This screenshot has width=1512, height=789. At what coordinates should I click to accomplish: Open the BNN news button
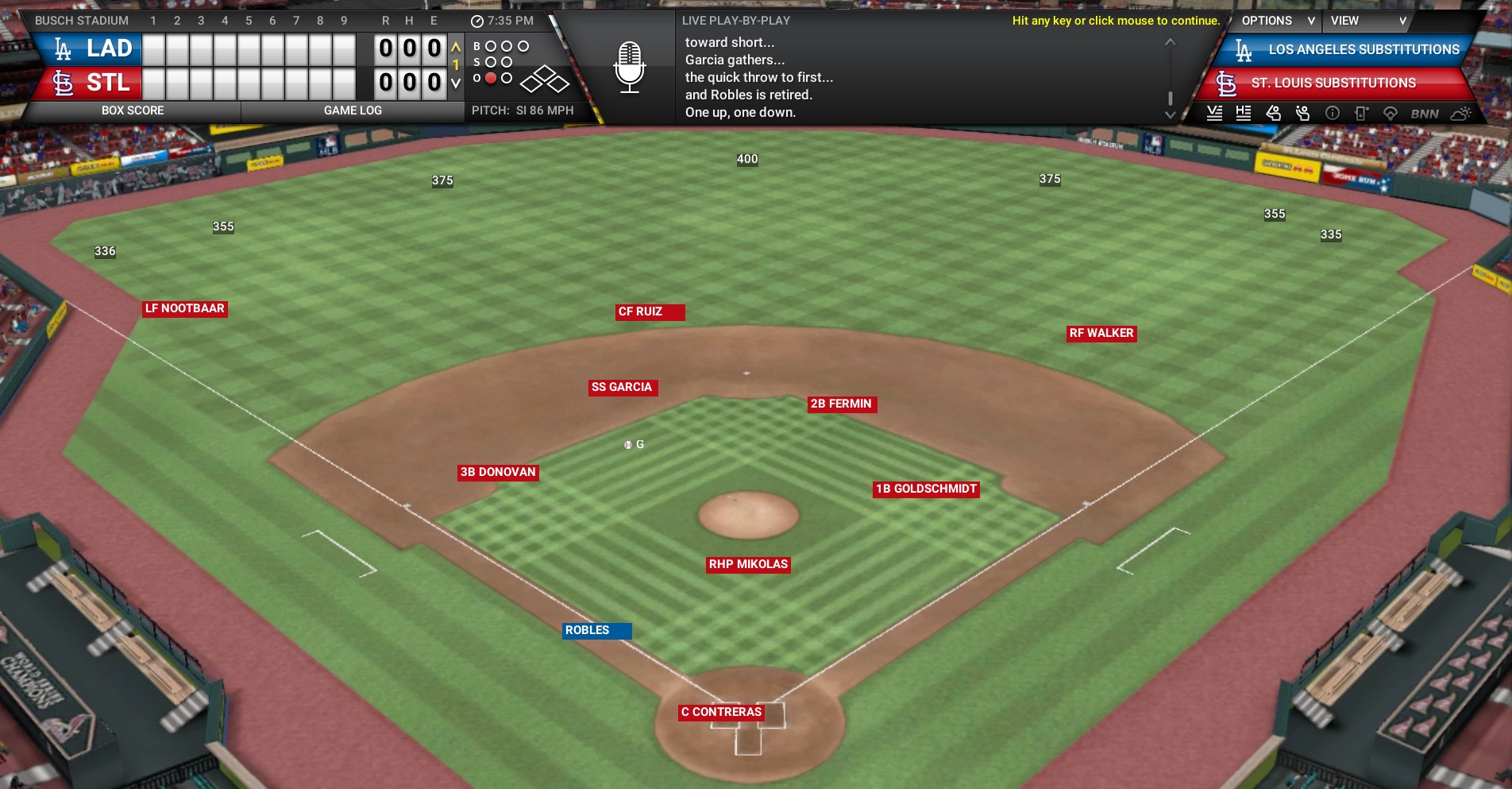[x=1425, y=114]
